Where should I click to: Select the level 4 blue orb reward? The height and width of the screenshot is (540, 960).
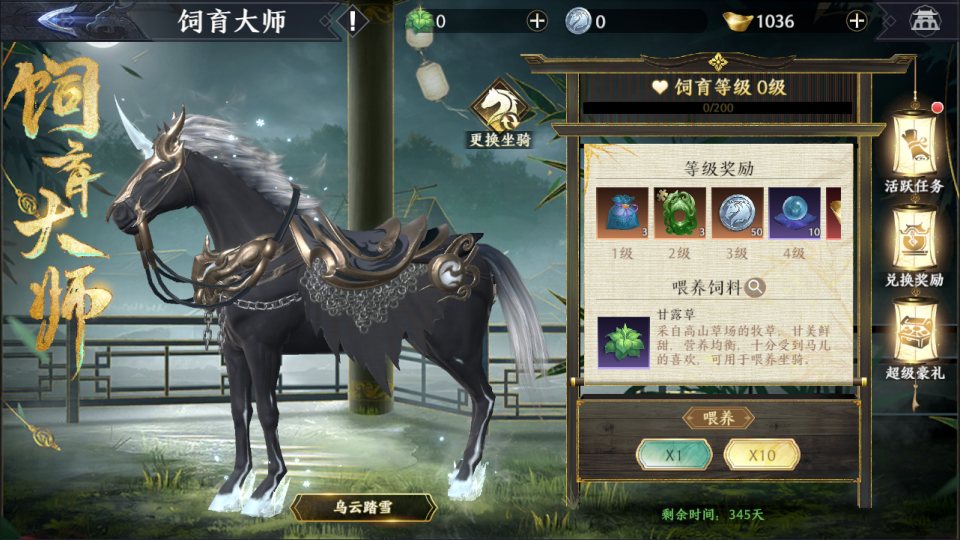(x=794, y=213)
